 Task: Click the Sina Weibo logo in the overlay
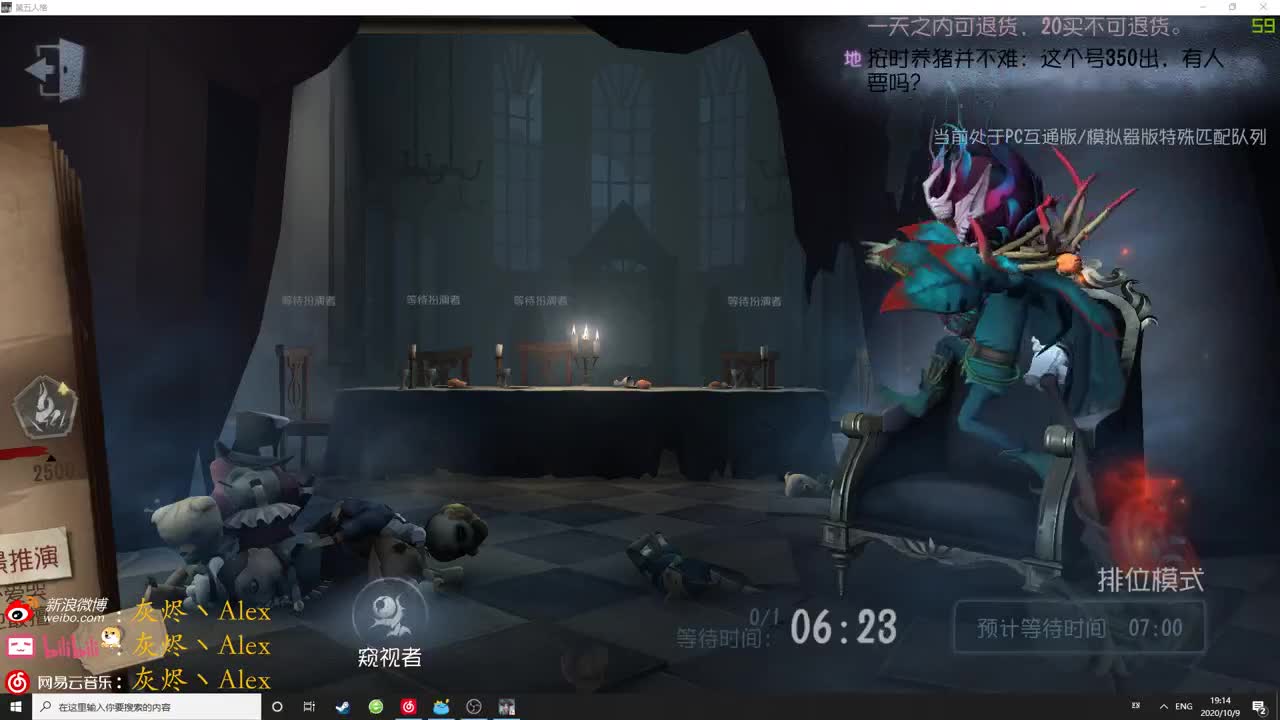click(x=17, y=613)
